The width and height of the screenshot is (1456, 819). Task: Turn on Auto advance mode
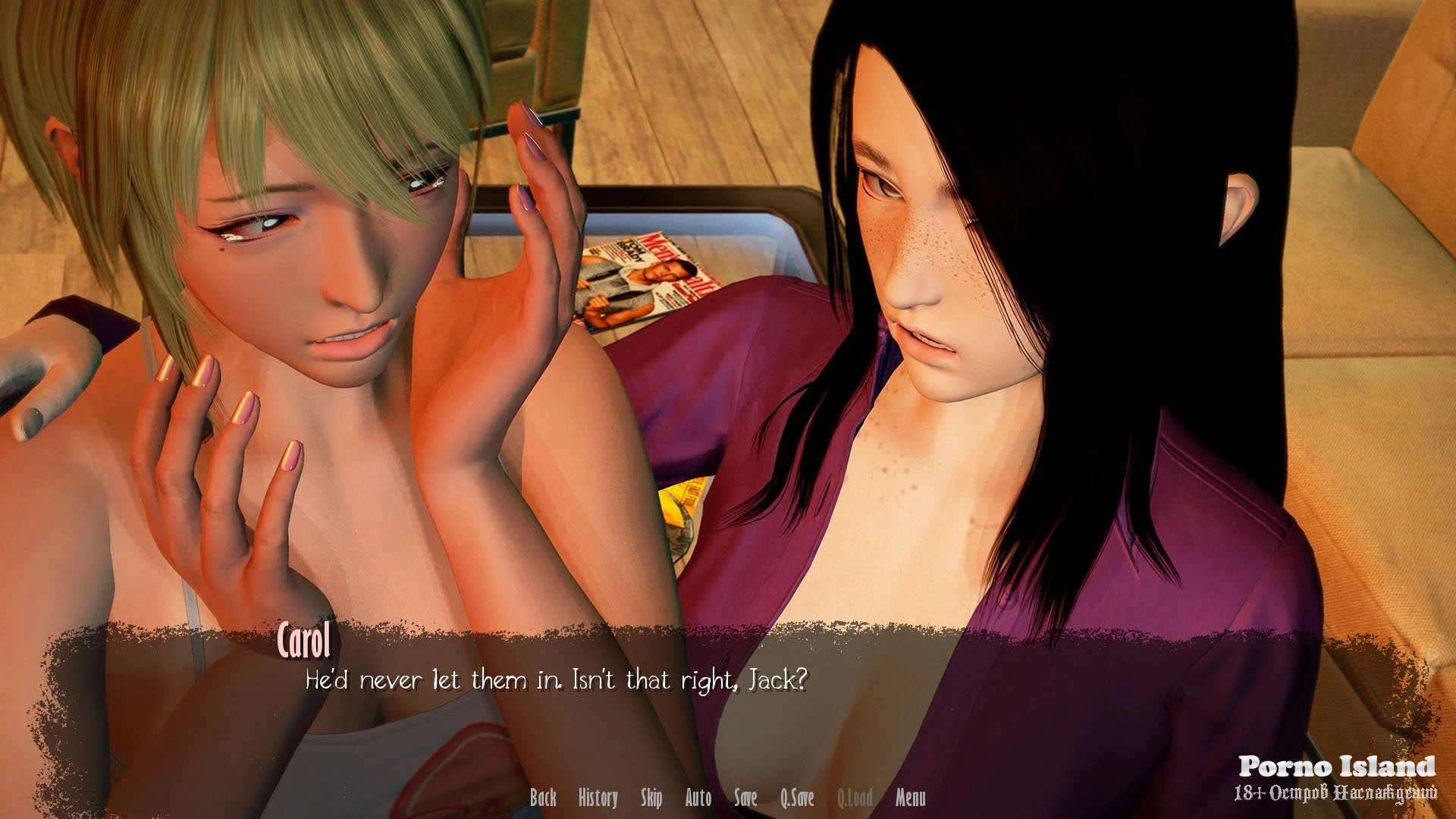click(698, 798)
